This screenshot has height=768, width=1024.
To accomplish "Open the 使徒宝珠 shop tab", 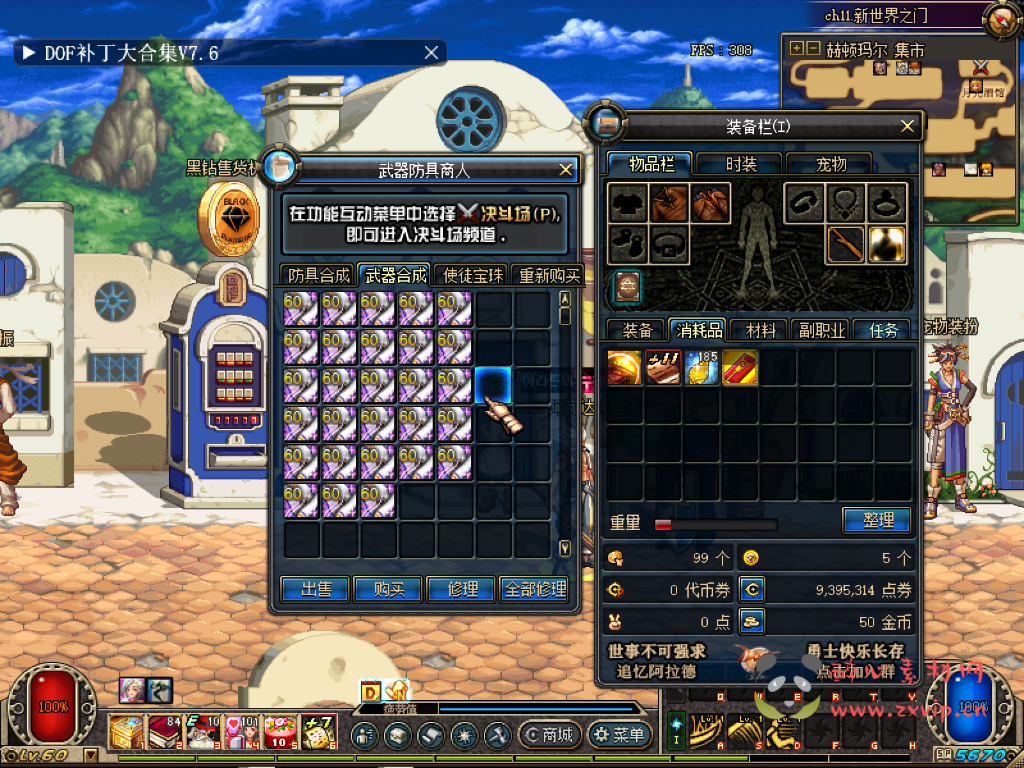I will pos(472,276).
